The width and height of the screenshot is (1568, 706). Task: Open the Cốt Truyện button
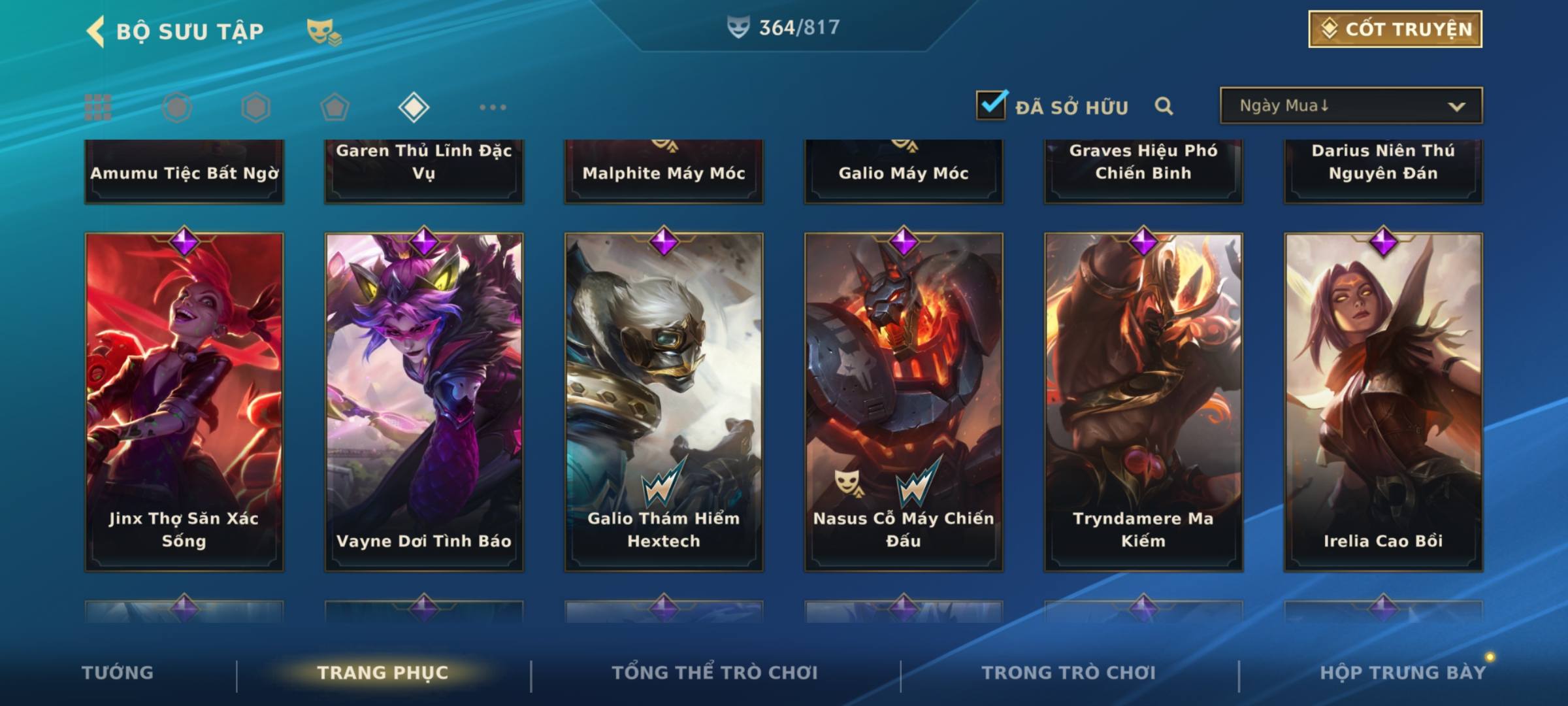point(1395,29)
